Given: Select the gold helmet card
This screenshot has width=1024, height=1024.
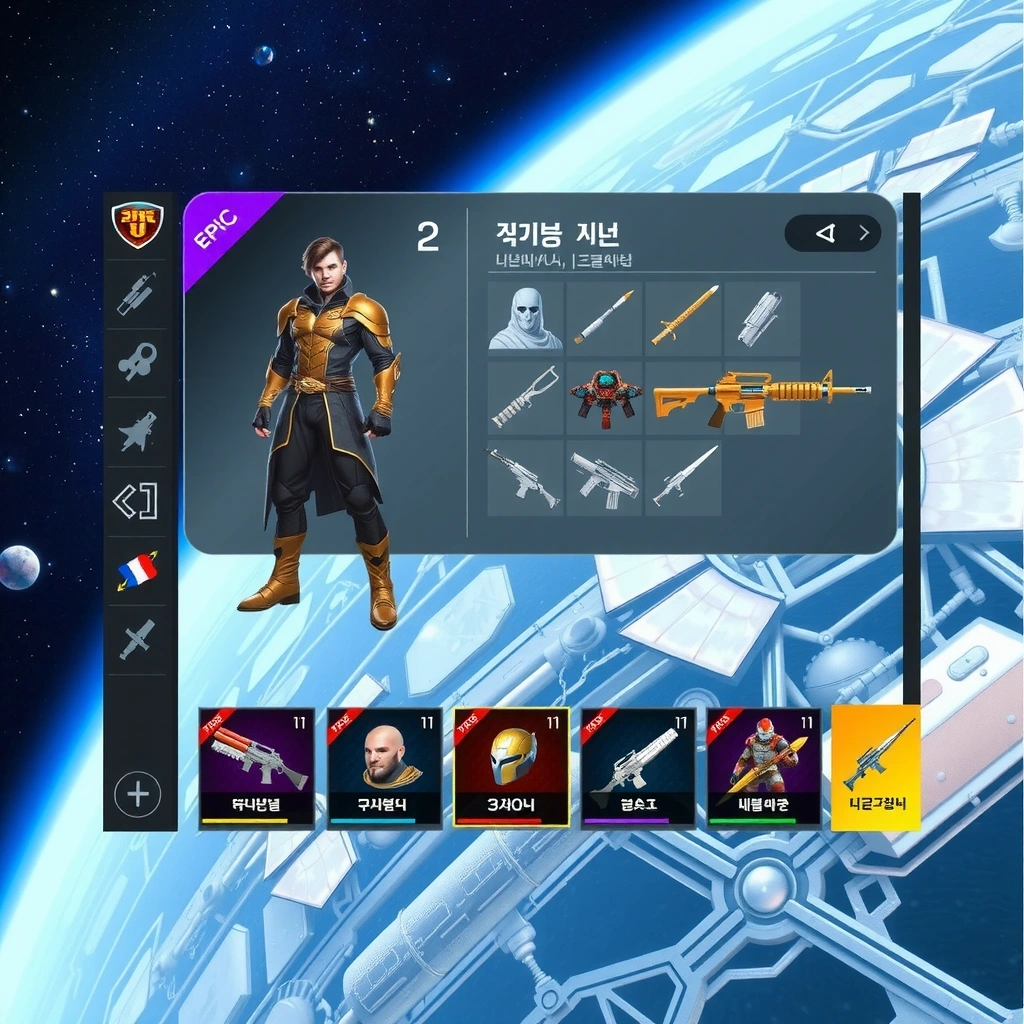Looking at the screenshot, I should pos(512,767).
